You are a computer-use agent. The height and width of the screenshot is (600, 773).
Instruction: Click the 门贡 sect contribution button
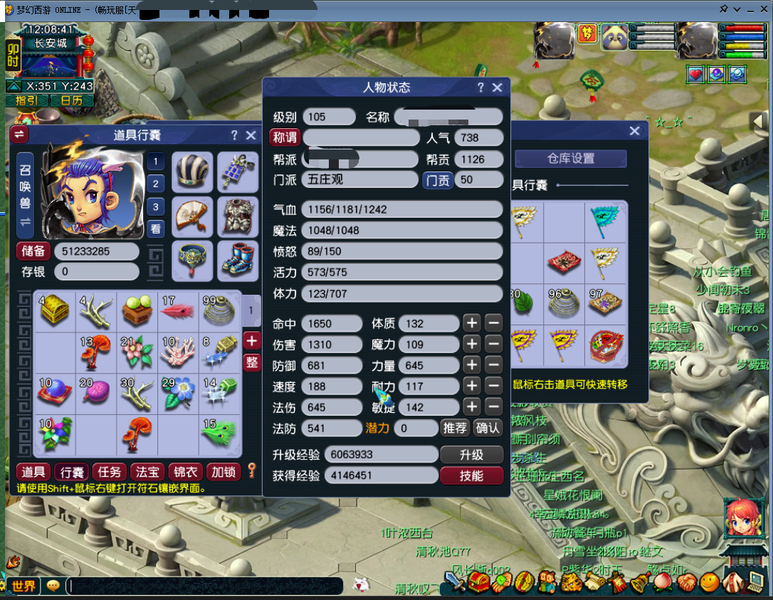point(437,180)
